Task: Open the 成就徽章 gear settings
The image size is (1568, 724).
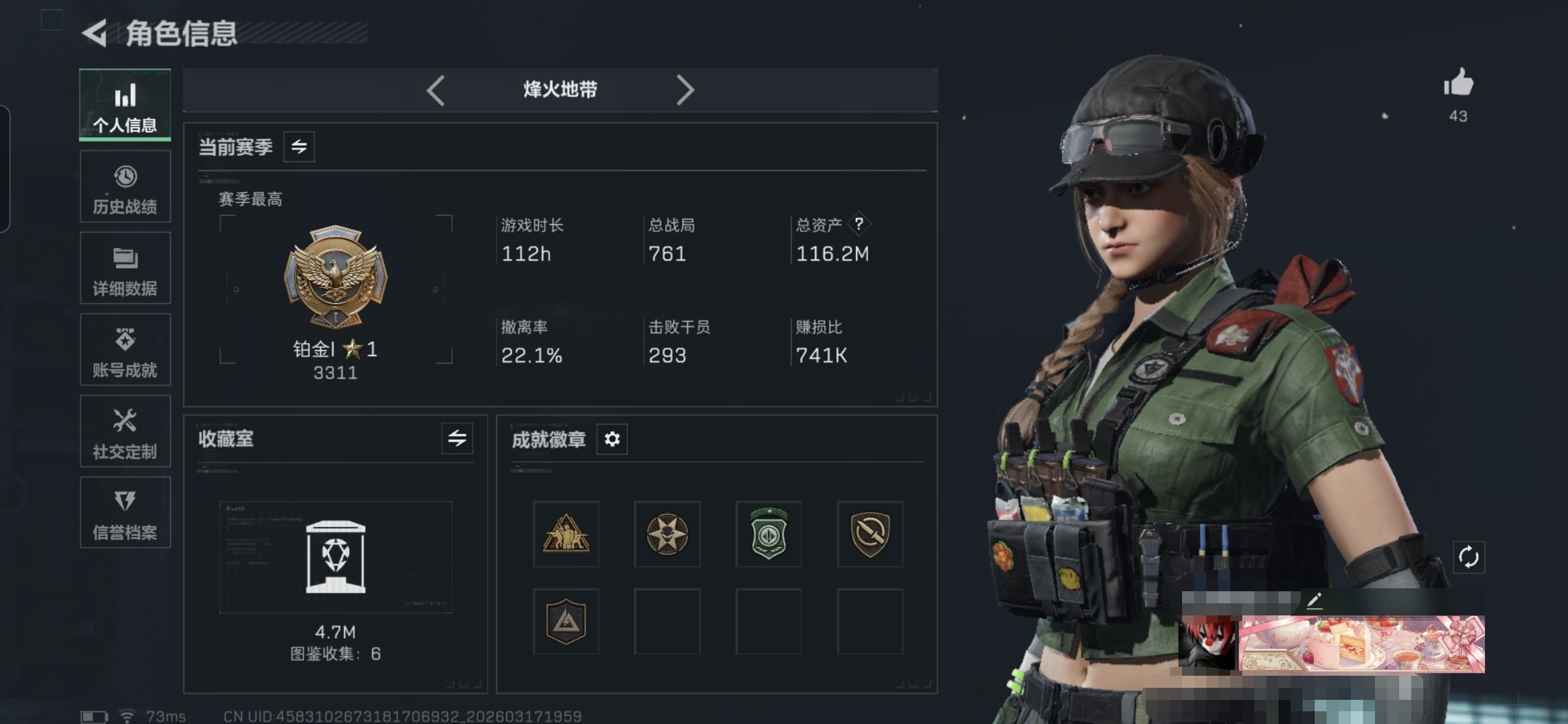Action: coord(612,439)
